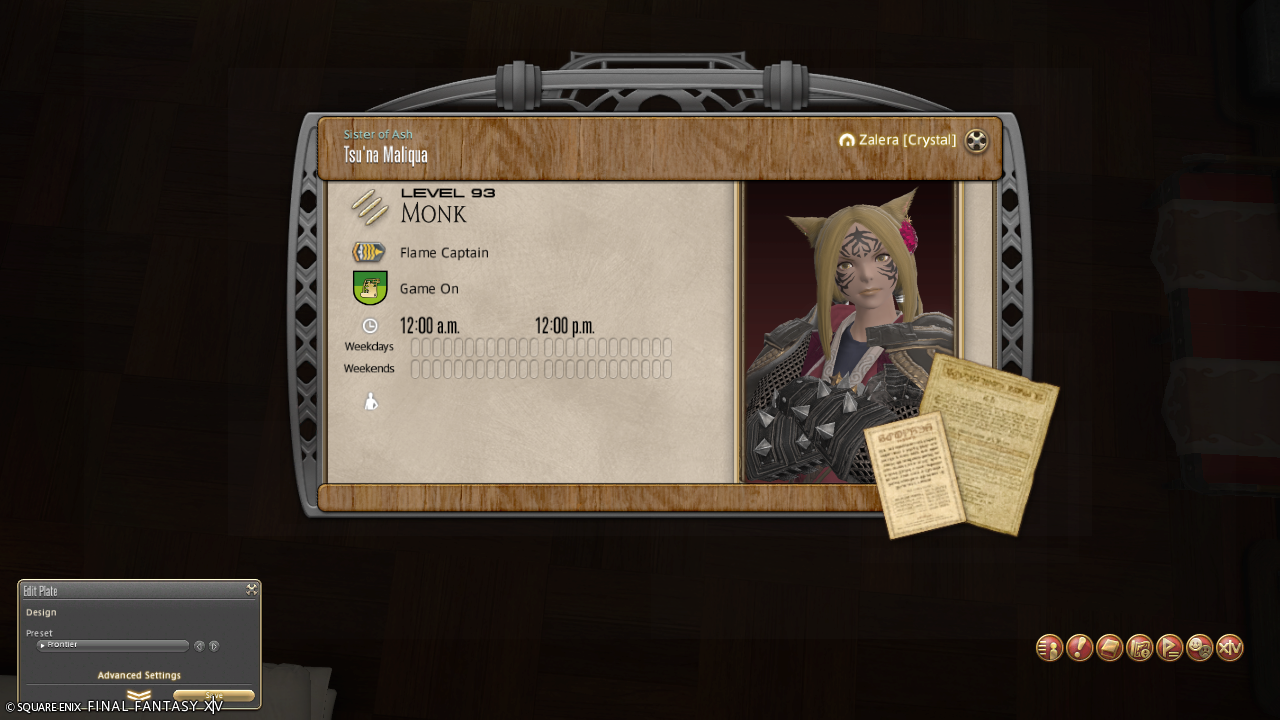
Task: Select the next design preset arrow
Action: coord(214,646)
